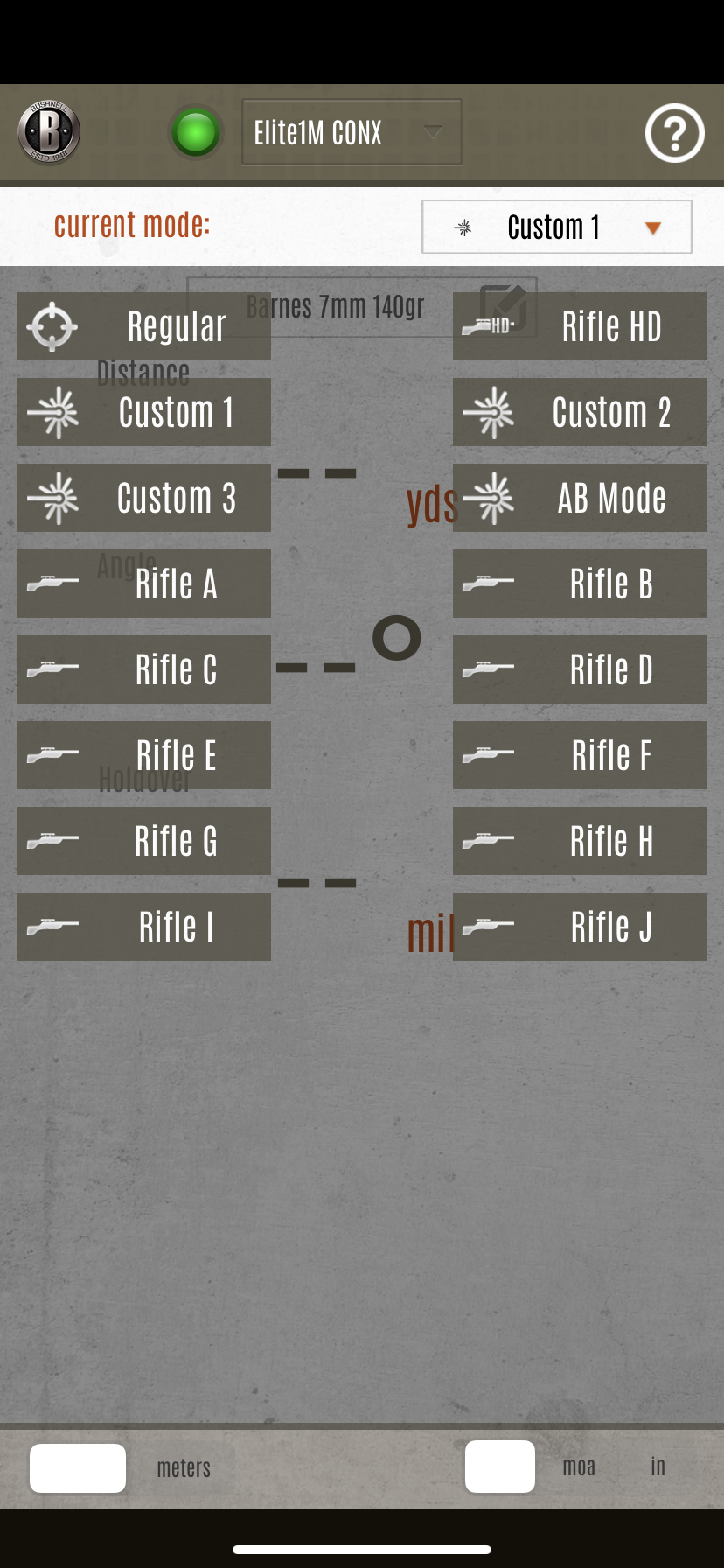The height and width of the screenshot is (1568, 724).
Task: Activate AB Mode
Action: (x=579, y=498)
